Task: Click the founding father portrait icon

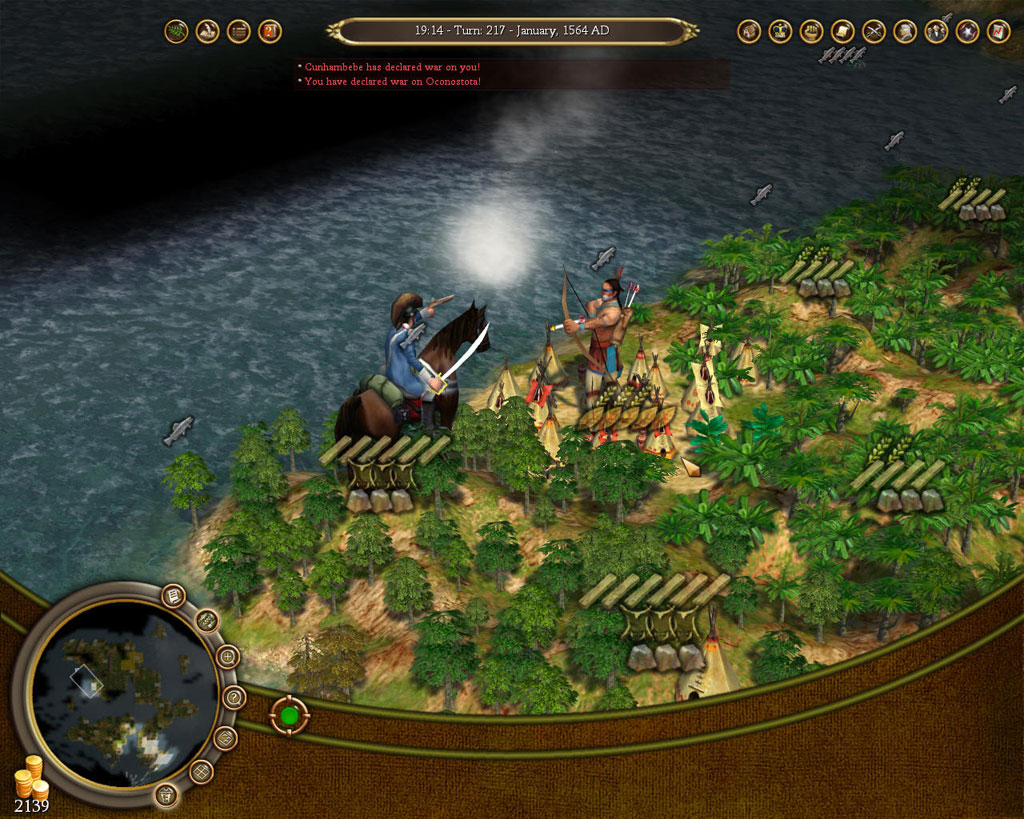Action: 905,31
